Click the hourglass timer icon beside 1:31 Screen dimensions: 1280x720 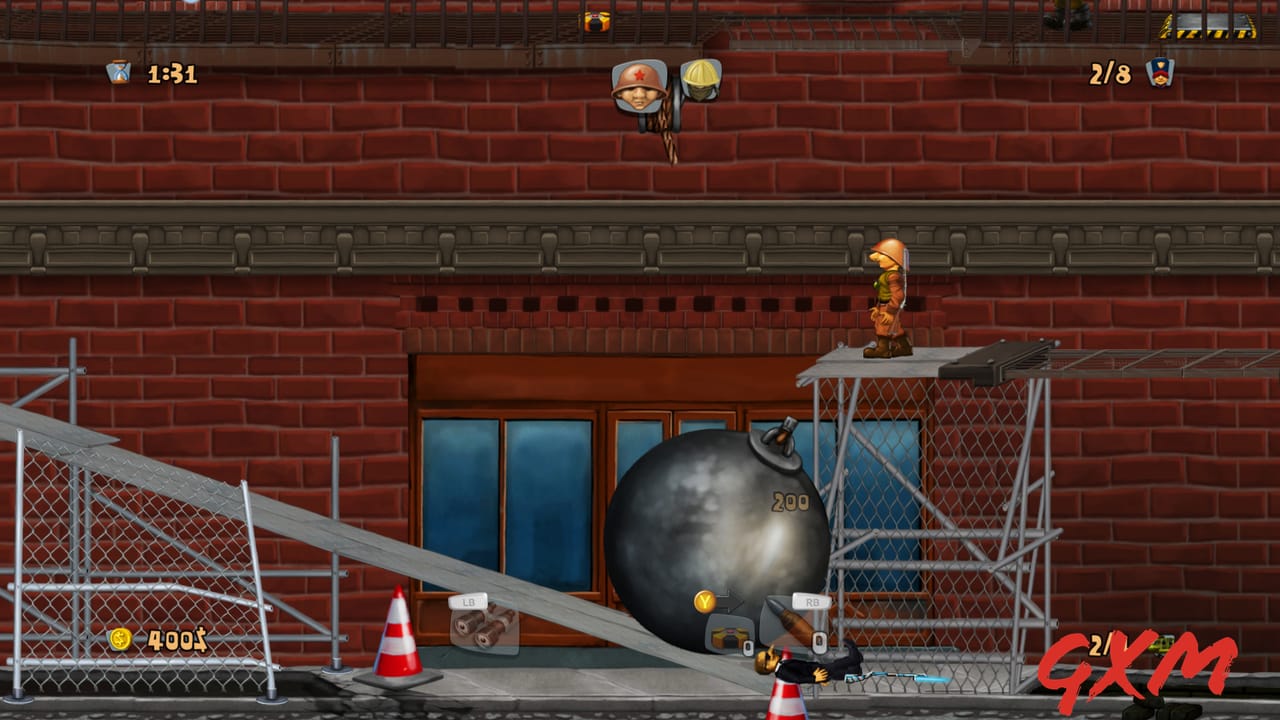pos(119,72)
